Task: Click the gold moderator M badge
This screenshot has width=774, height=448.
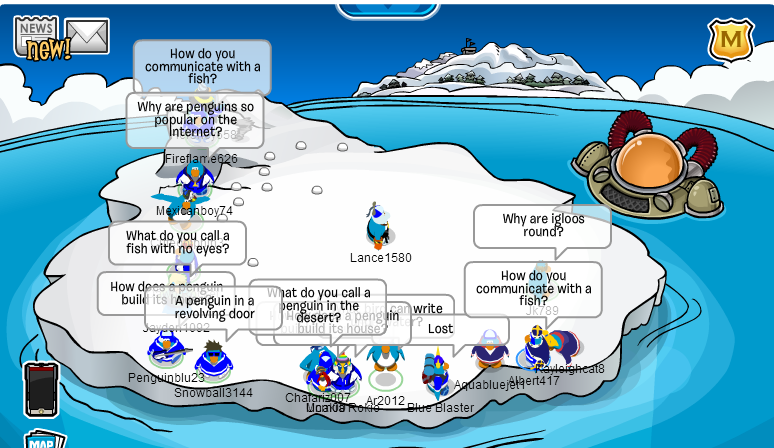Action: (731, 40)
